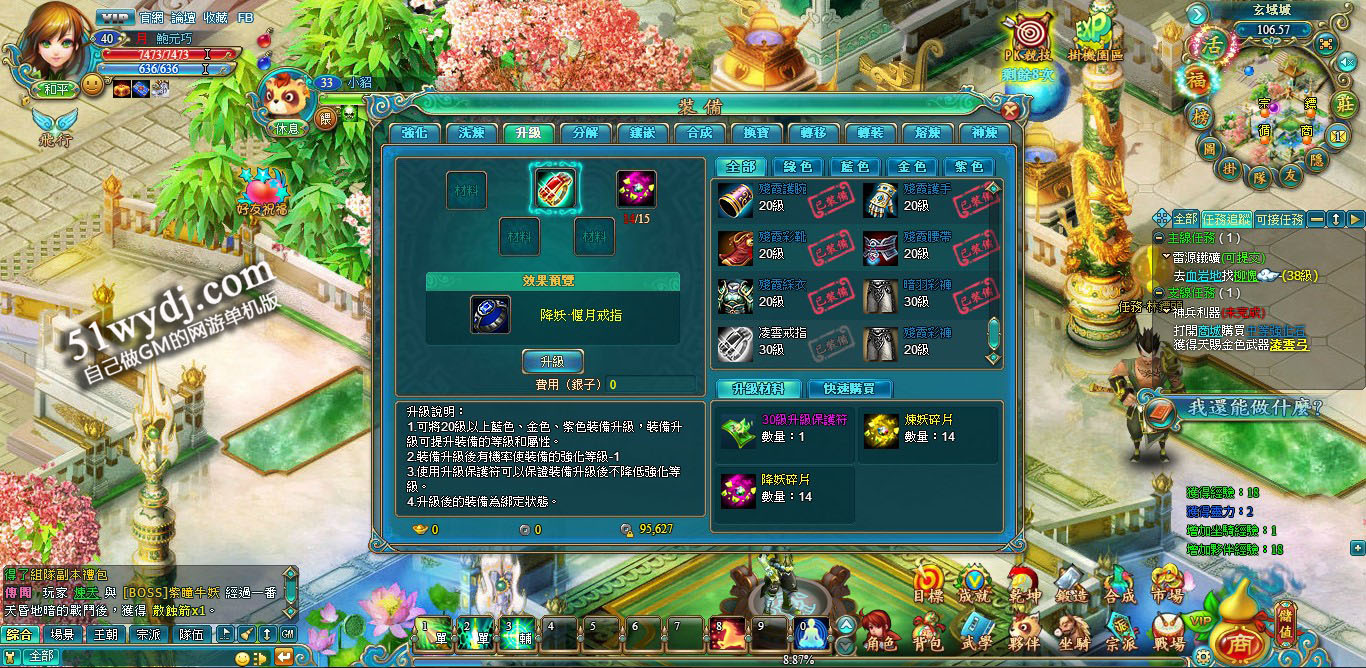Open the 分解 tab
The image size is (1366, 668).
(x=584, y=133)
